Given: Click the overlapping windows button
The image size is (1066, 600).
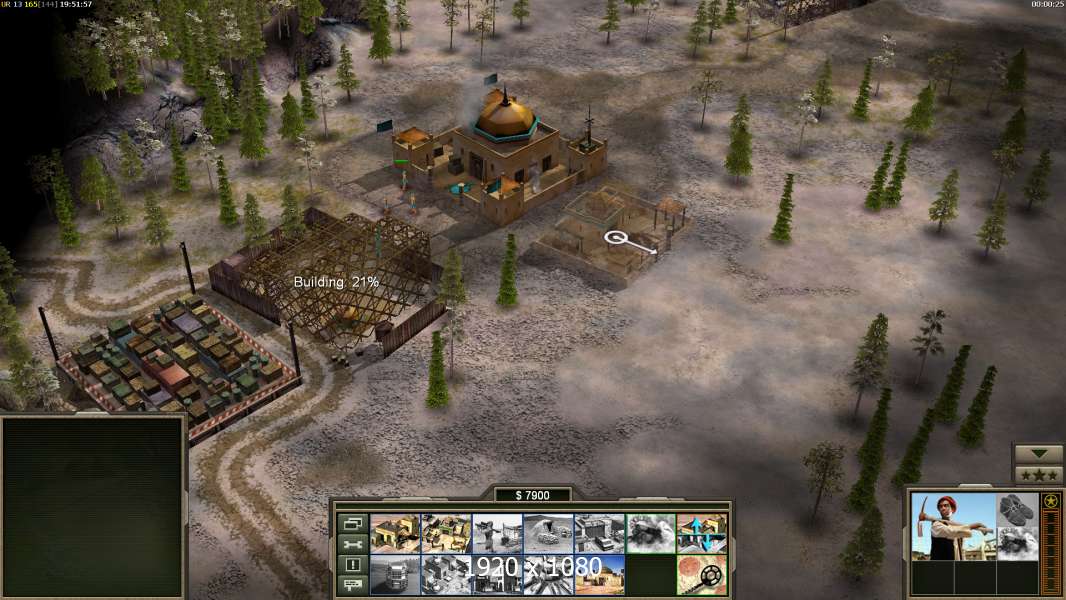Looking at the screenshot, I should (351, 523).
